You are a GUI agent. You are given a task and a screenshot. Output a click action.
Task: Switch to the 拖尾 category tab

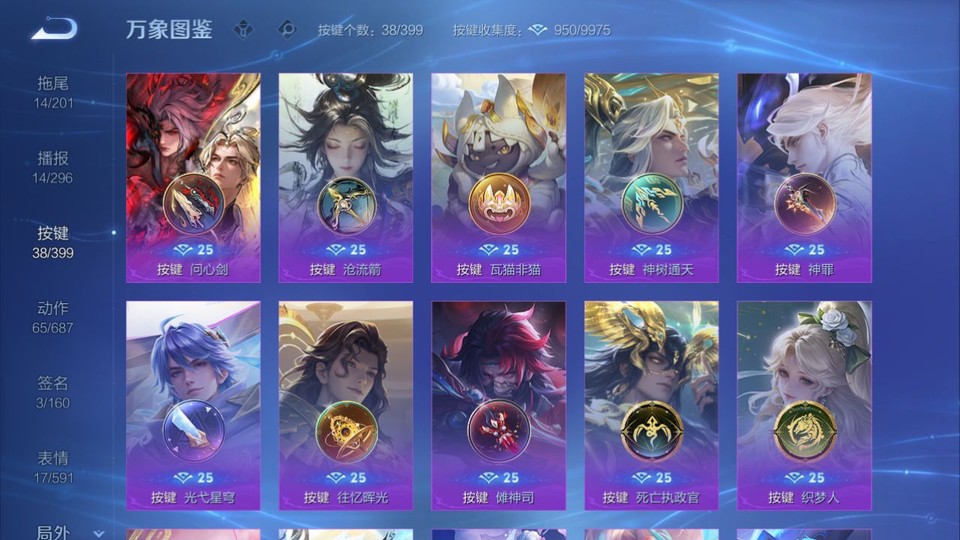53,91
